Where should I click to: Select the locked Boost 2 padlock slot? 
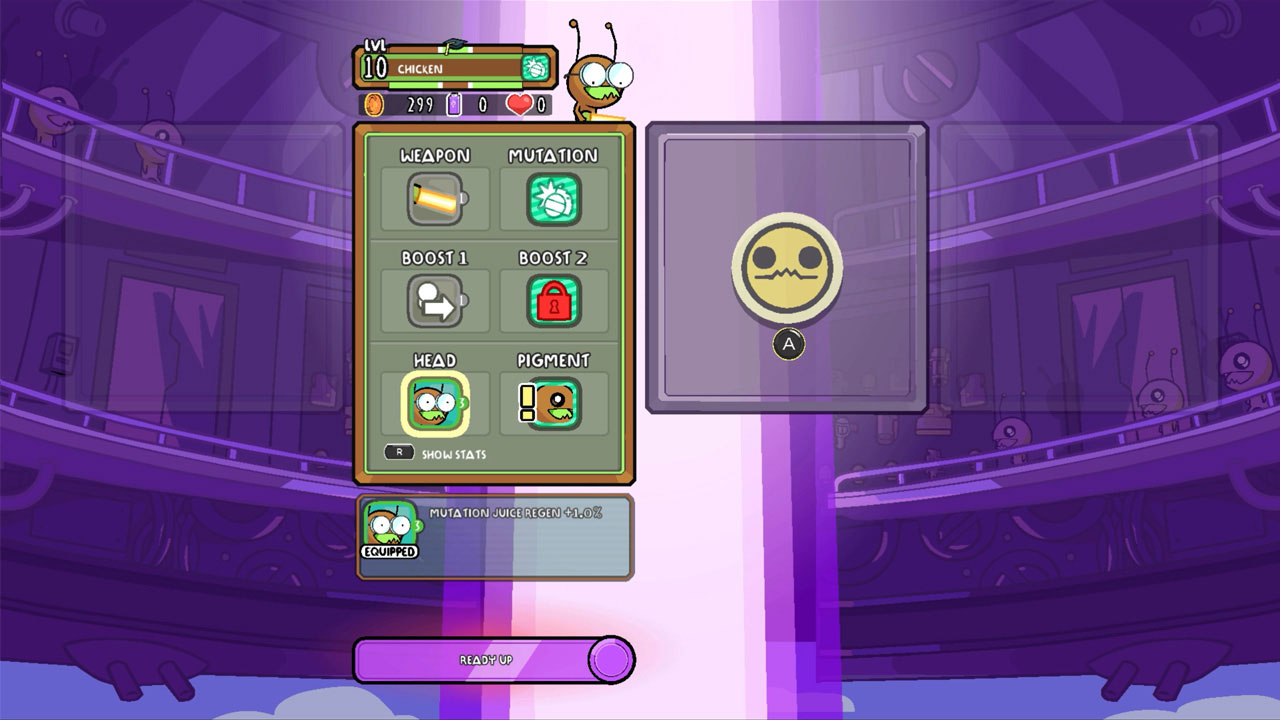click(x=554, y=301)
